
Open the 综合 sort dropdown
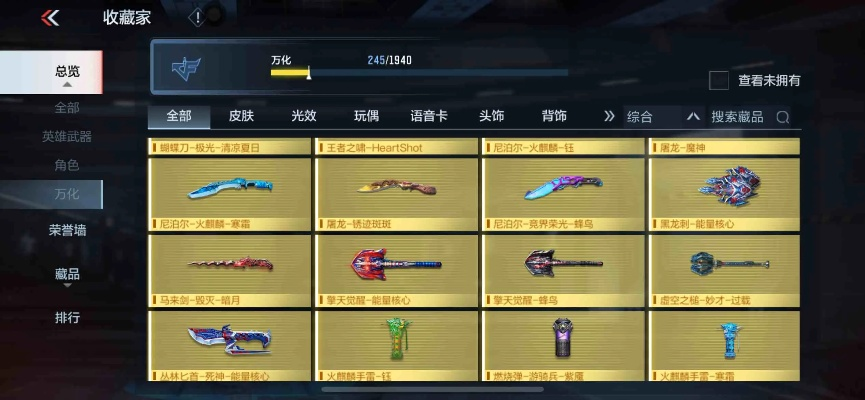(x=664, y=117)
